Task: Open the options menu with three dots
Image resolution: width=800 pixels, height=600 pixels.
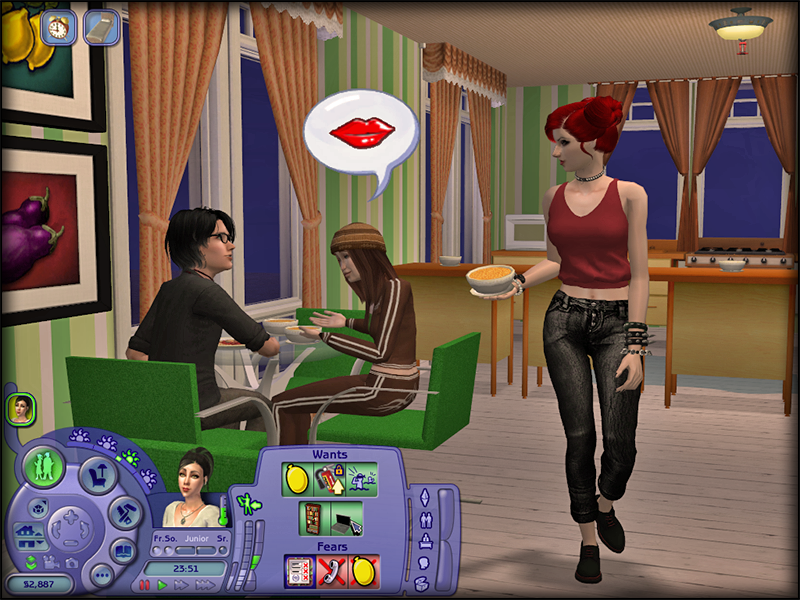Action: tap(101, 575)
